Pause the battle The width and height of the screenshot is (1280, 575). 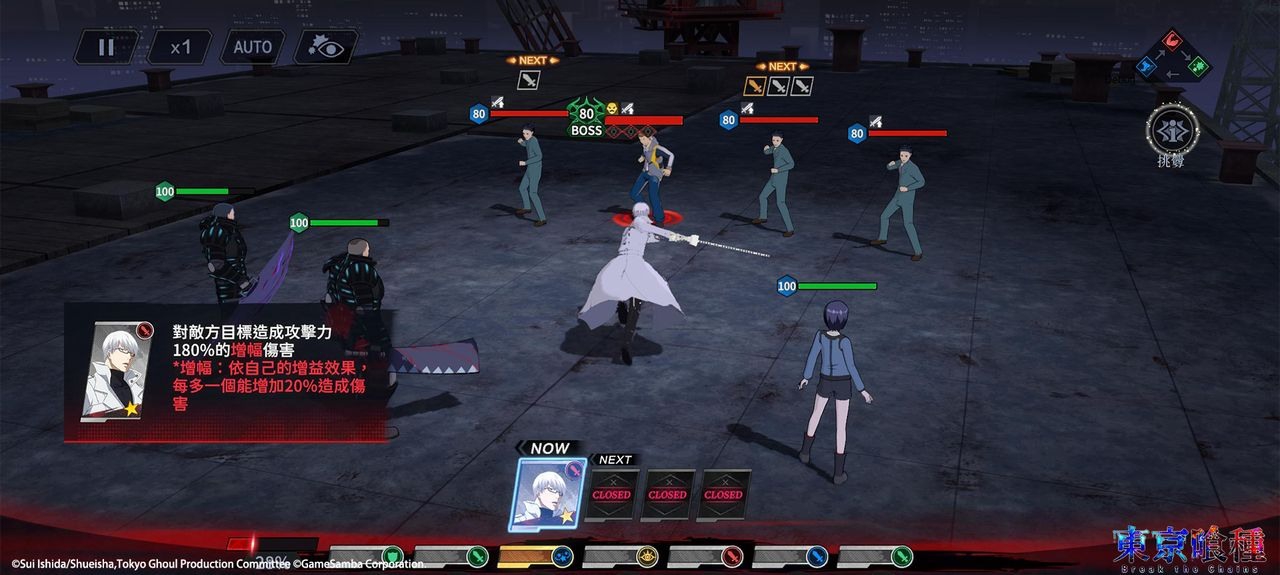106,47
